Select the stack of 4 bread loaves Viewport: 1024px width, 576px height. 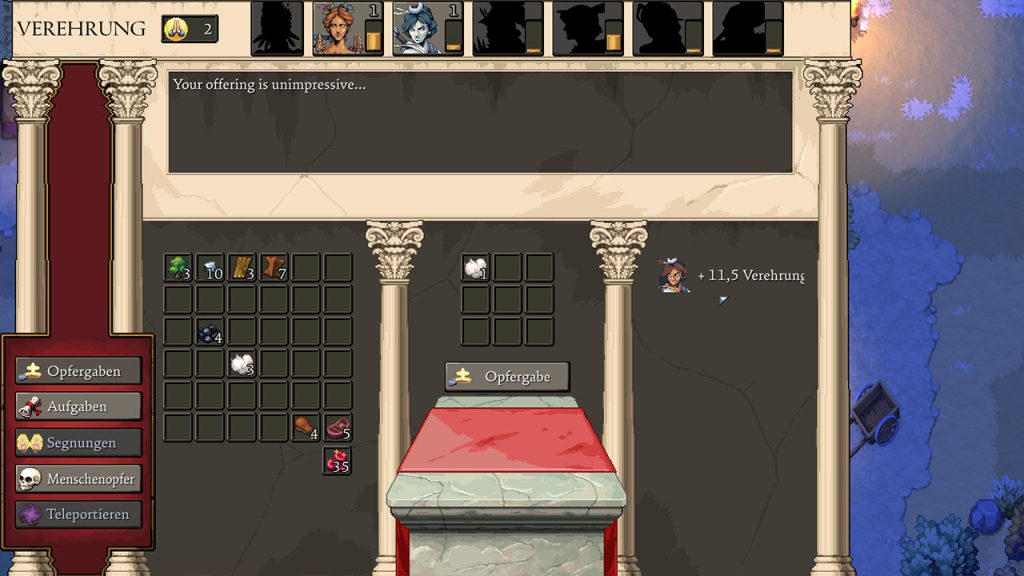306,428
